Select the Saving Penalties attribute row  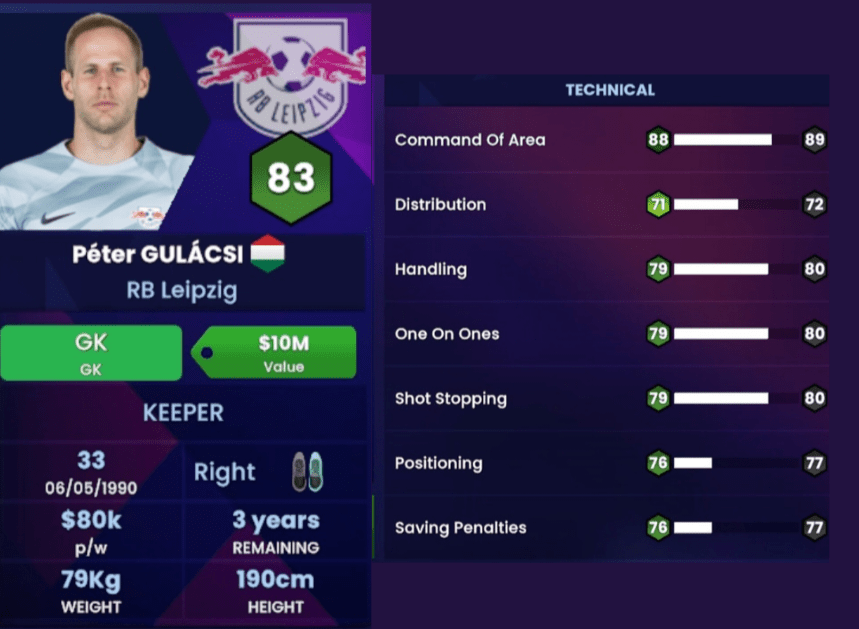tap(608, 528)
